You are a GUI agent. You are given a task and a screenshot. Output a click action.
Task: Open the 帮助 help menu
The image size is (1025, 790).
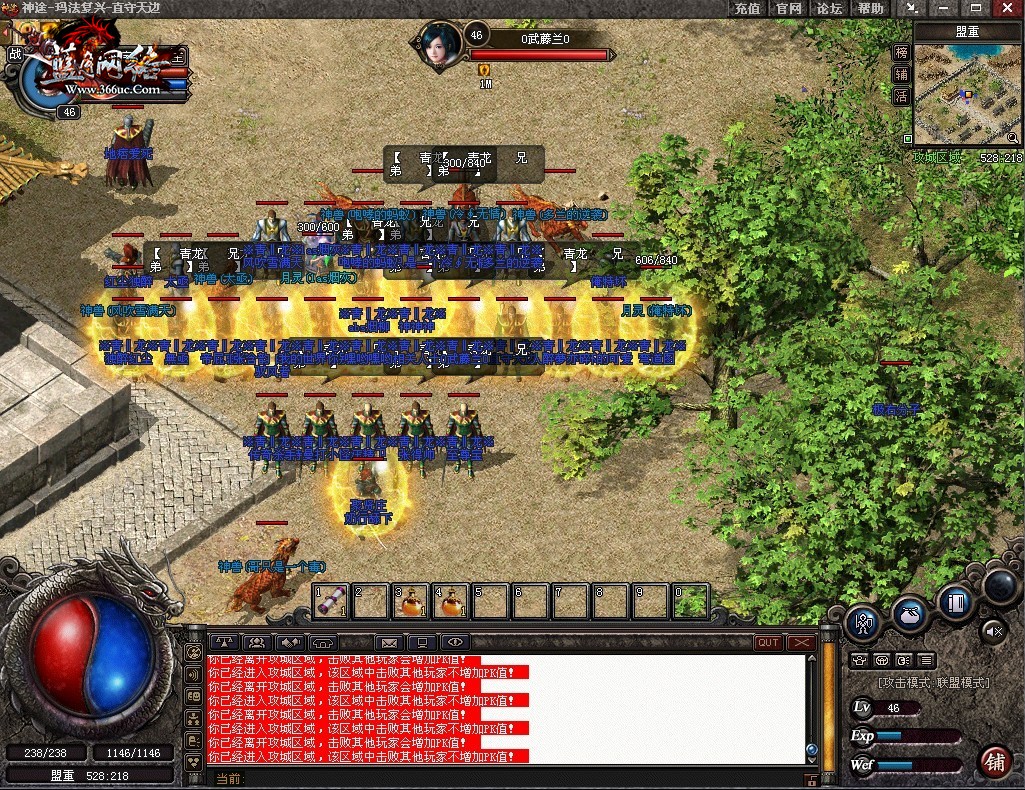click(x=870, y=8)
